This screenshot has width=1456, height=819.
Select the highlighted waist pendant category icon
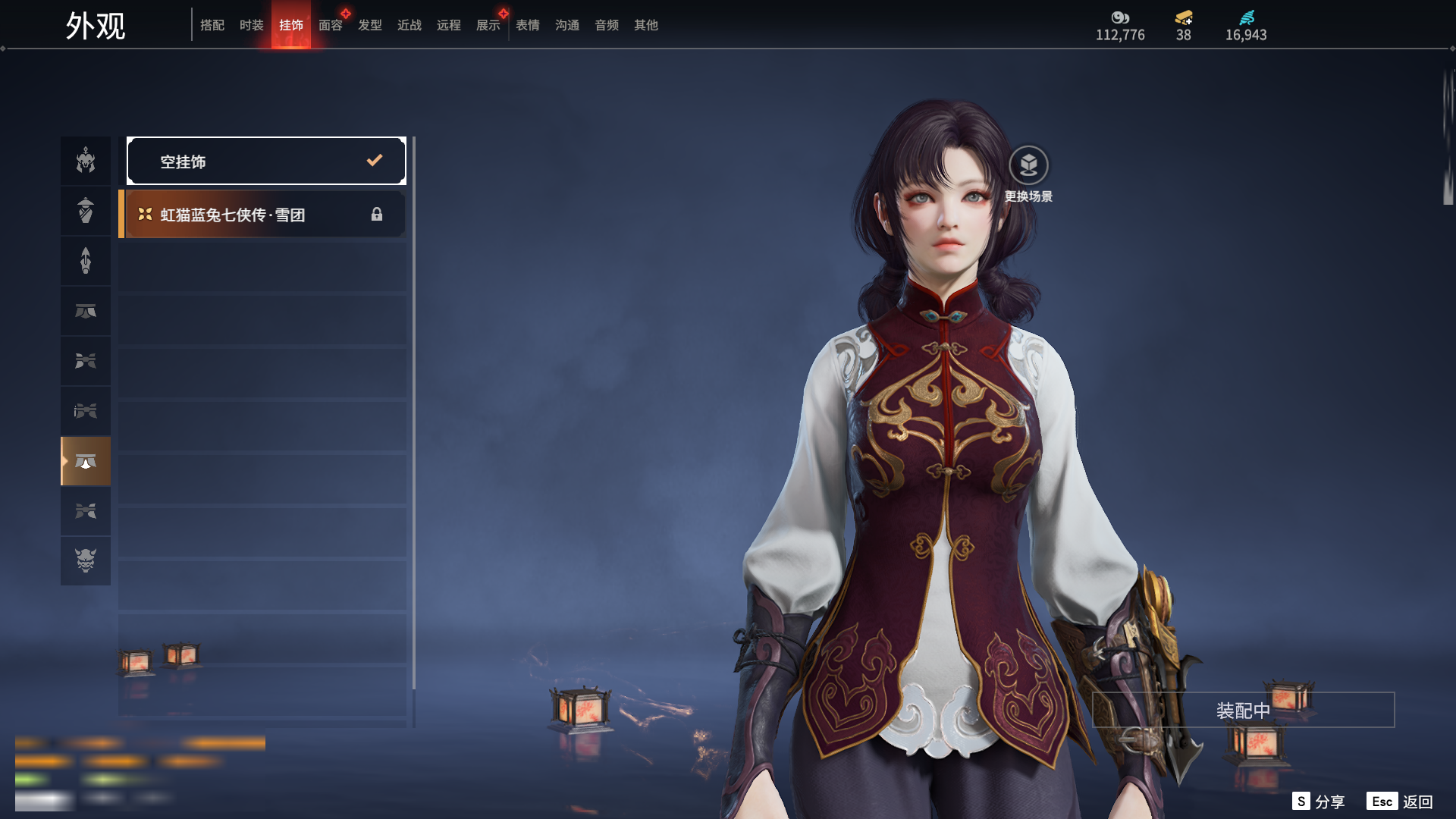(86, 461)
